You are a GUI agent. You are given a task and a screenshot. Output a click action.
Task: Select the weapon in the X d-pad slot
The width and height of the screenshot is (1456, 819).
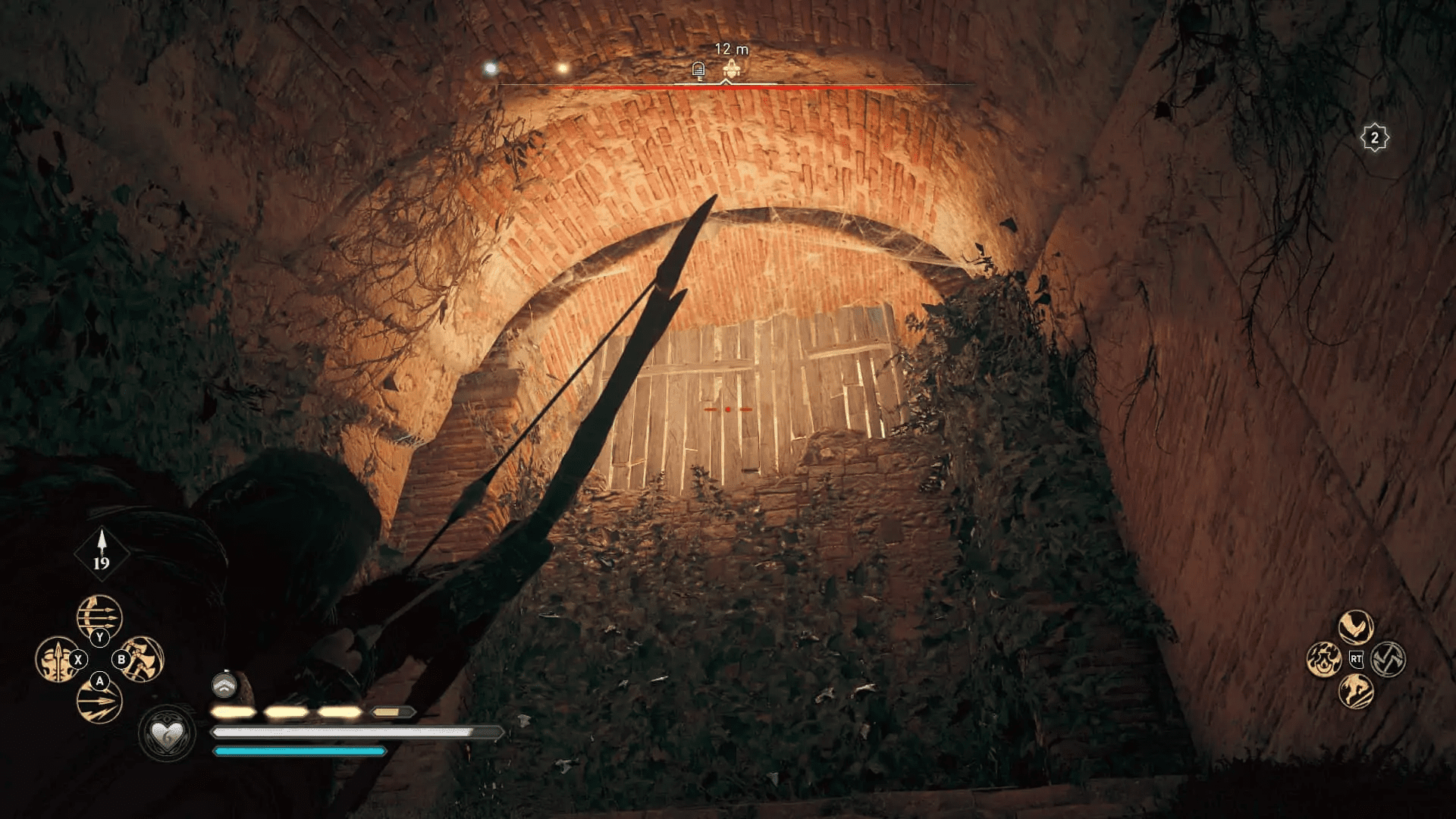58,659
